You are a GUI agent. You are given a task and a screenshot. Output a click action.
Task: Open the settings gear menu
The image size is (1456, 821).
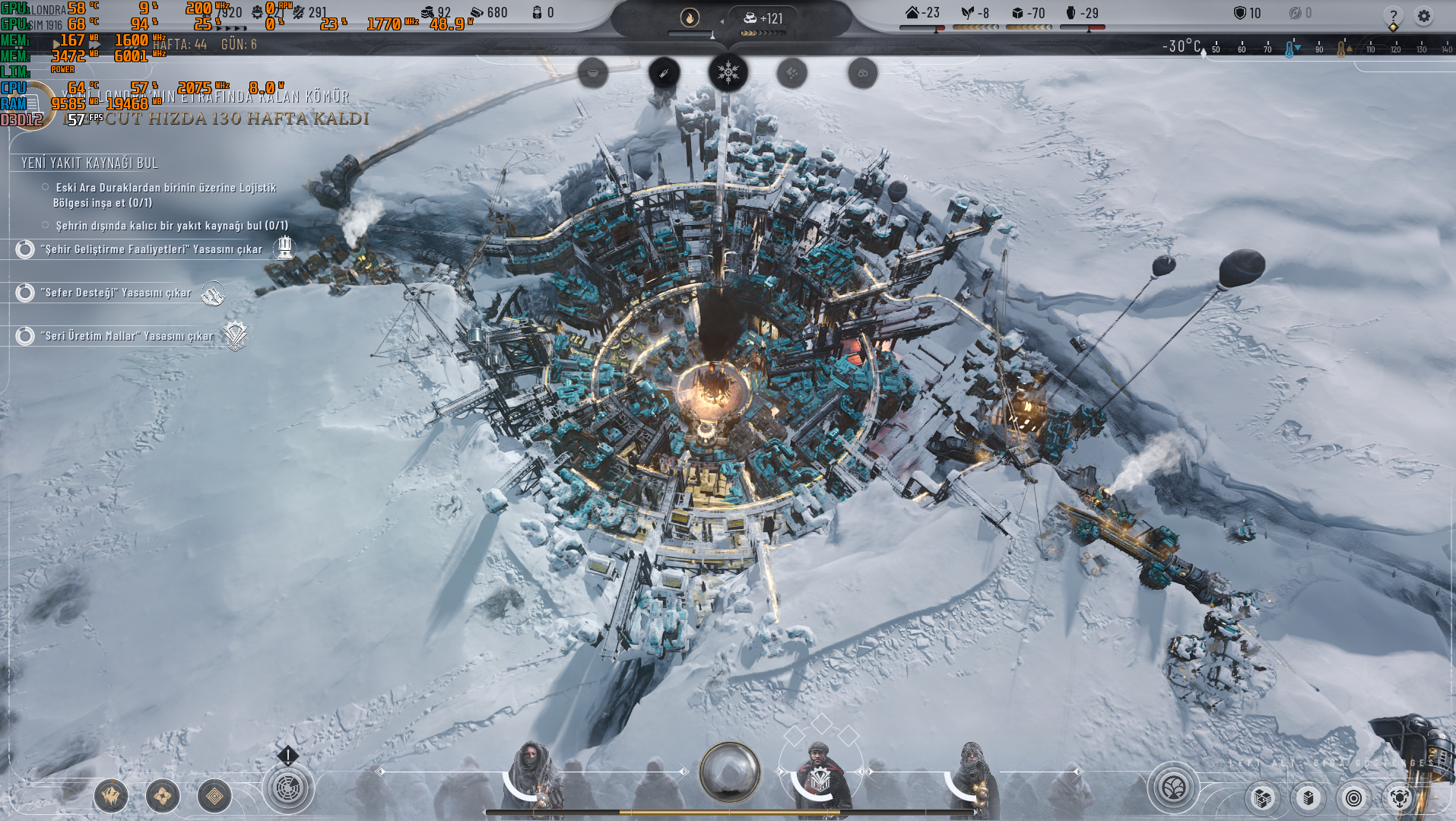click(x=1423, y=15)
